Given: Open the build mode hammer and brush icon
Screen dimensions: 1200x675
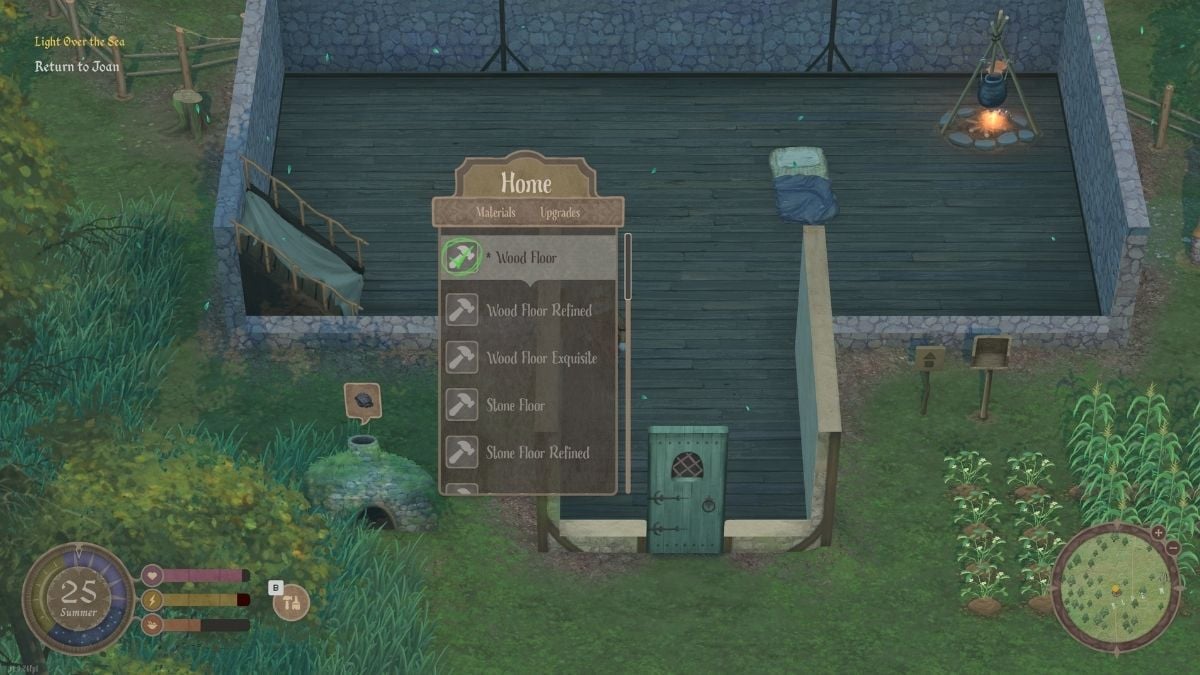Looking at the screenshot, I should (292, 602).
